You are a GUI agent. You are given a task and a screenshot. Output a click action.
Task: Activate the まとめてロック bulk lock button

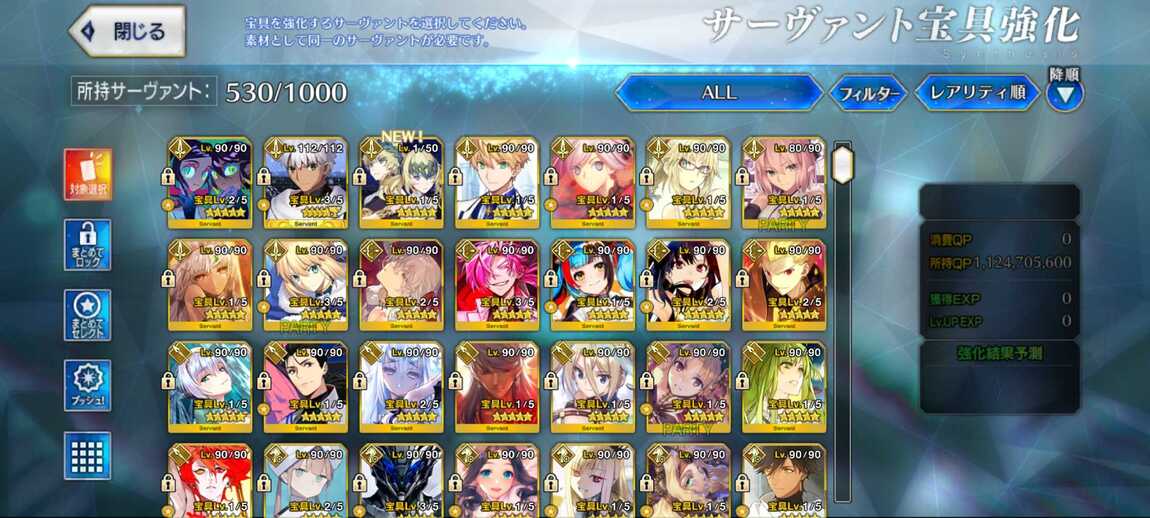click(88, 245)
